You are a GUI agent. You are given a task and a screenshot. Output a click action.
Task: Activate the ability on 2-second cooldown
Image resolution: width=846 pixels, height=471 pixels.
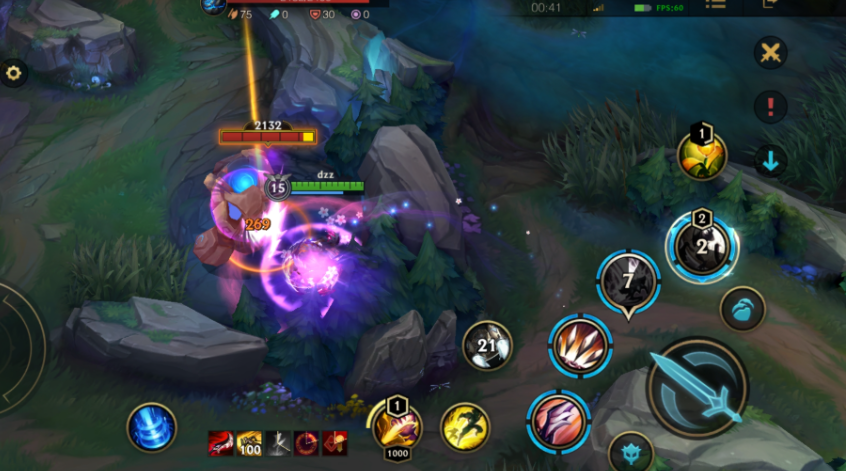pos(702,246)
